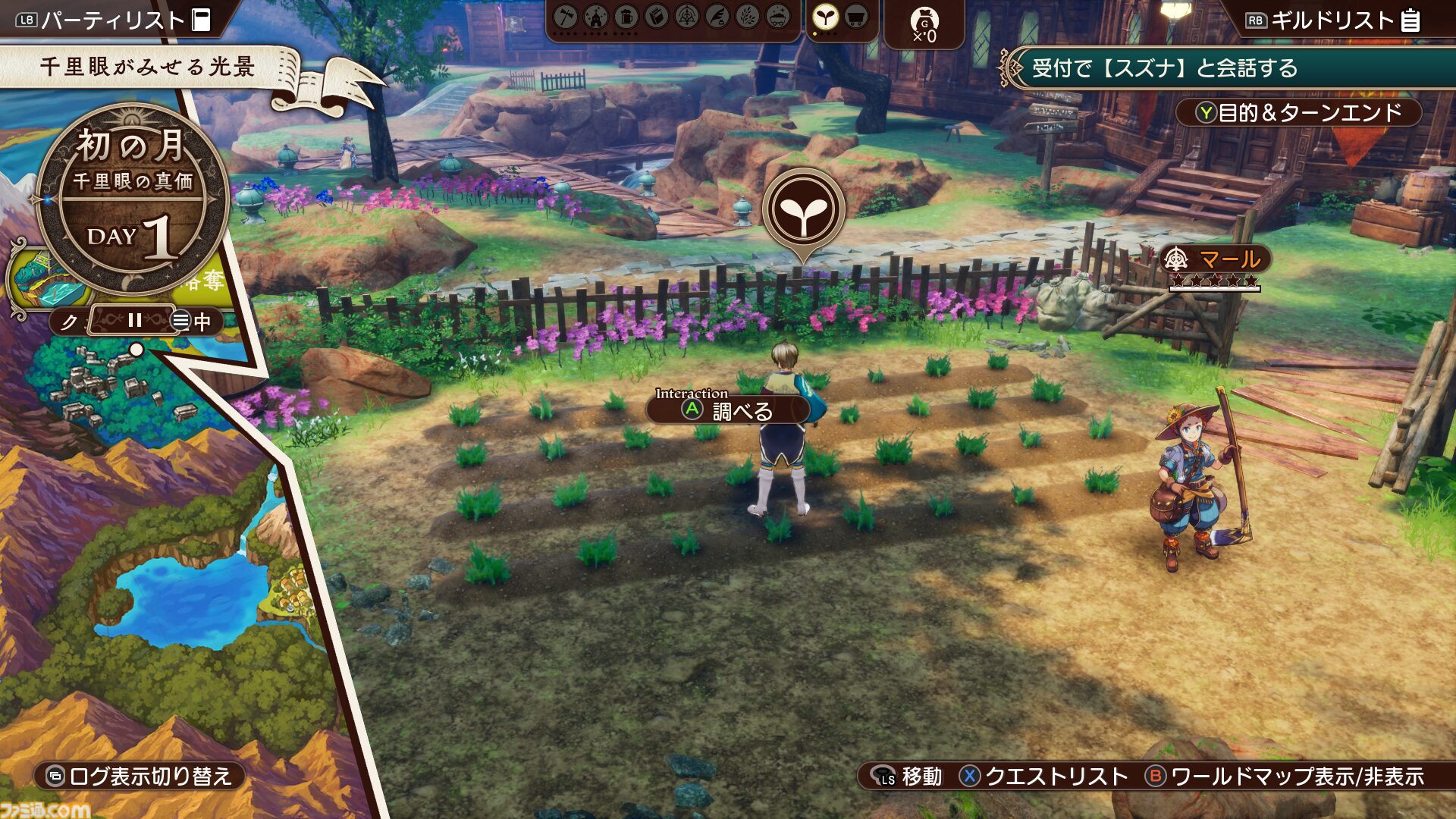This screenshot has width=1456, height=819.
Task: Select the beer mug tavern icon
Action: pyautogui.click(x=626, y=17)
